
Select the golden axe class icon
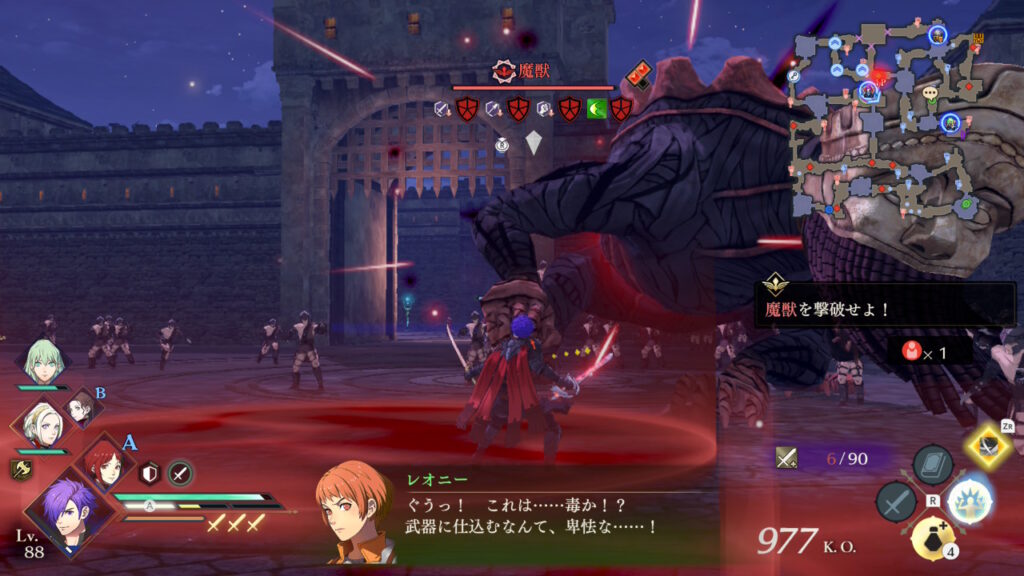(20, 468)
